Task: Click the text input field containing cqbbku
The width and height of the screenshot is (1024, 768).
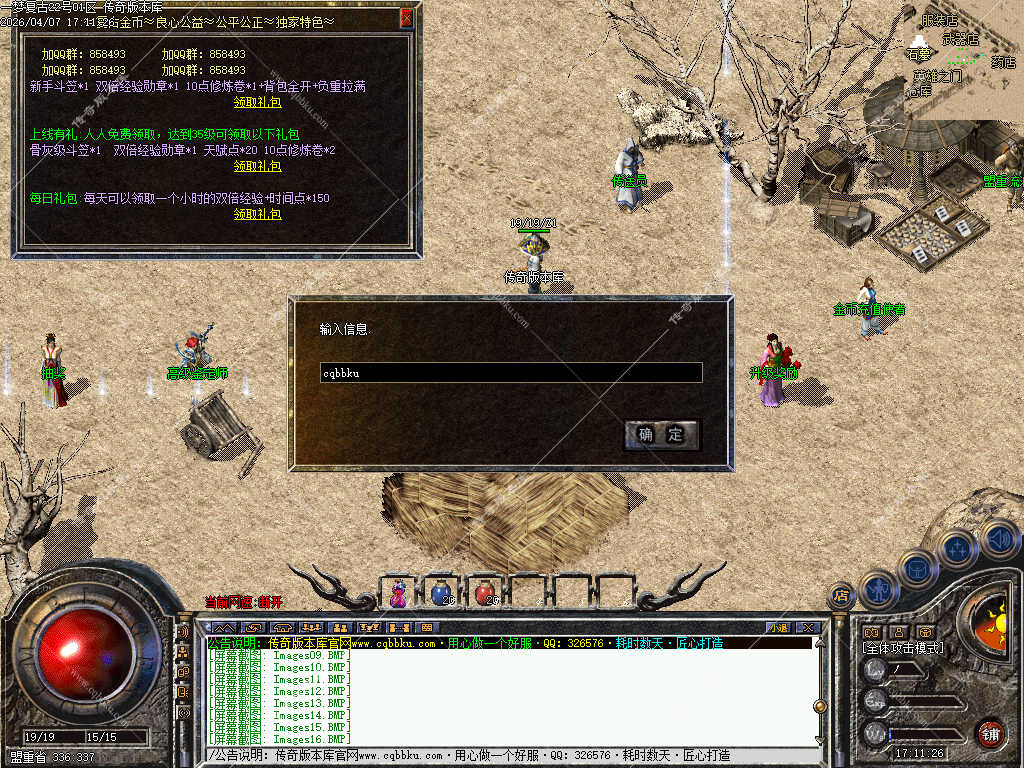Action: click(510, 373)
